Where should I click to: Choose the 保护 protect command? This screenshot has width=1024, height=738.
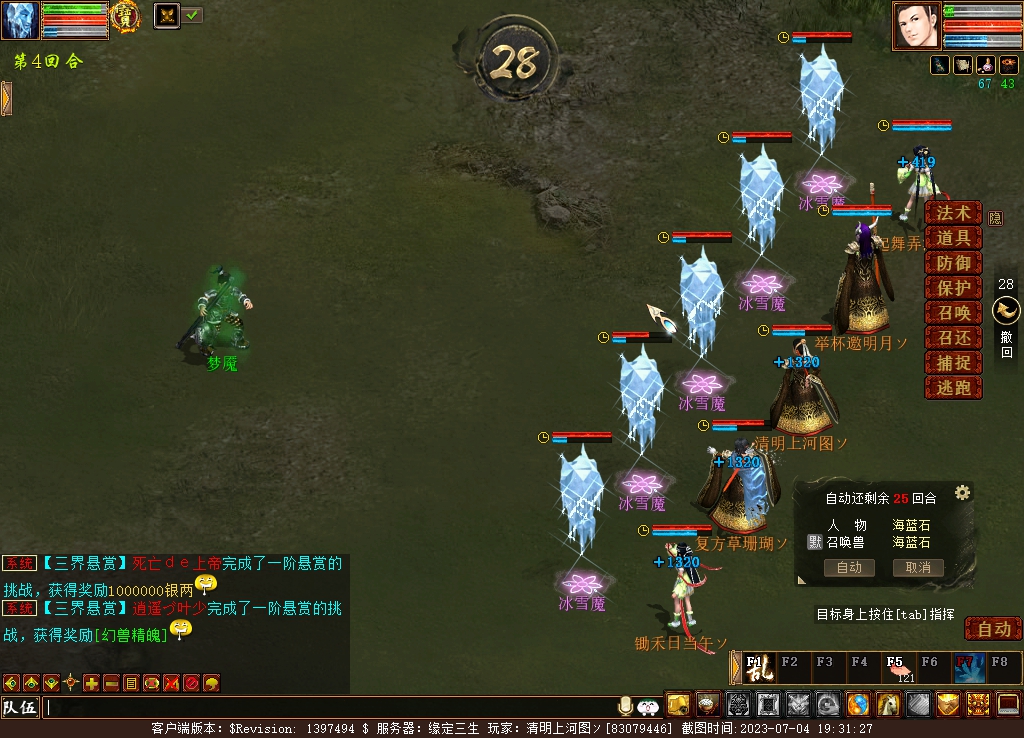pos(952,288)
